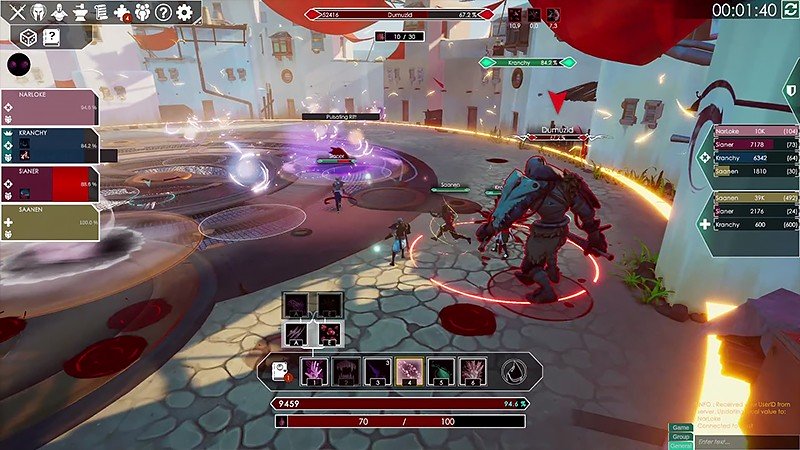Screen dimensions: 800x450
Task: Trigger the pink crystal burst ability in slot 6
Action: point(473,371)
